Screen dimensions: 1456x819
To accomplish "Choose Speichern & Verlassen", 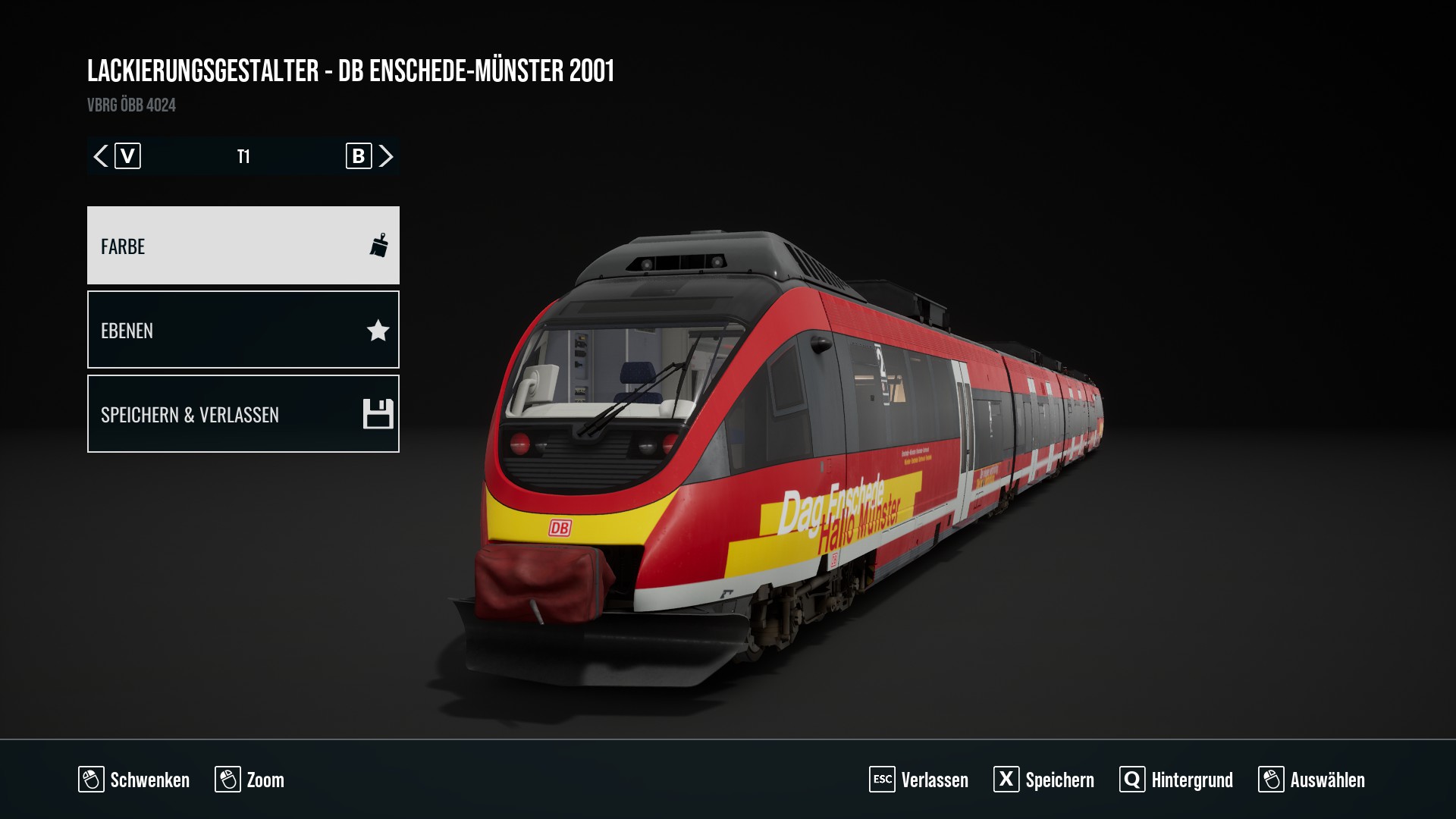I will 243,414.
